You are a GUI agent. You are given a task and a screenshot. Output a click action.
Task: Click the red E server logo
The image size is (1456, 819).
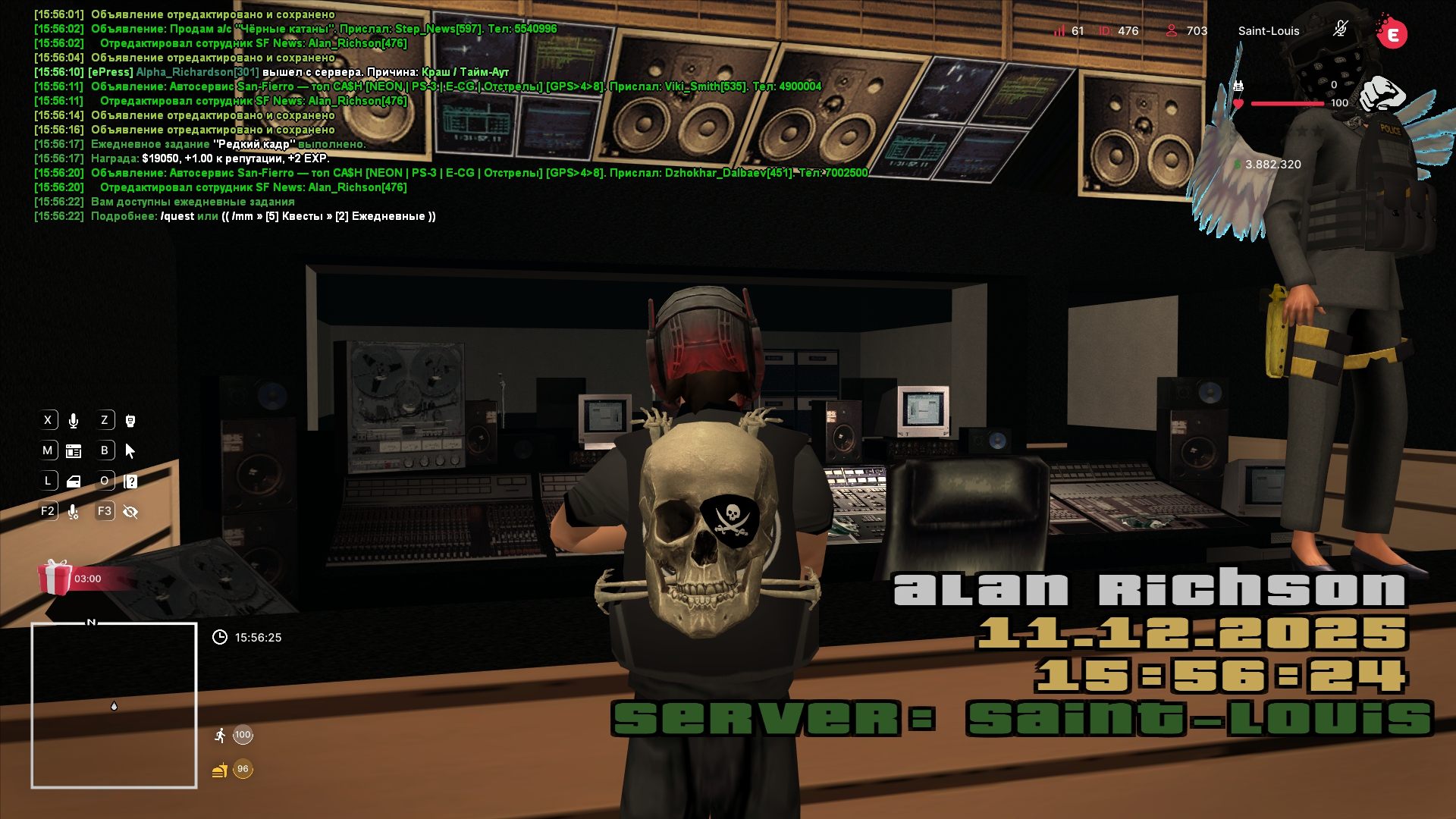point(1392,33)
